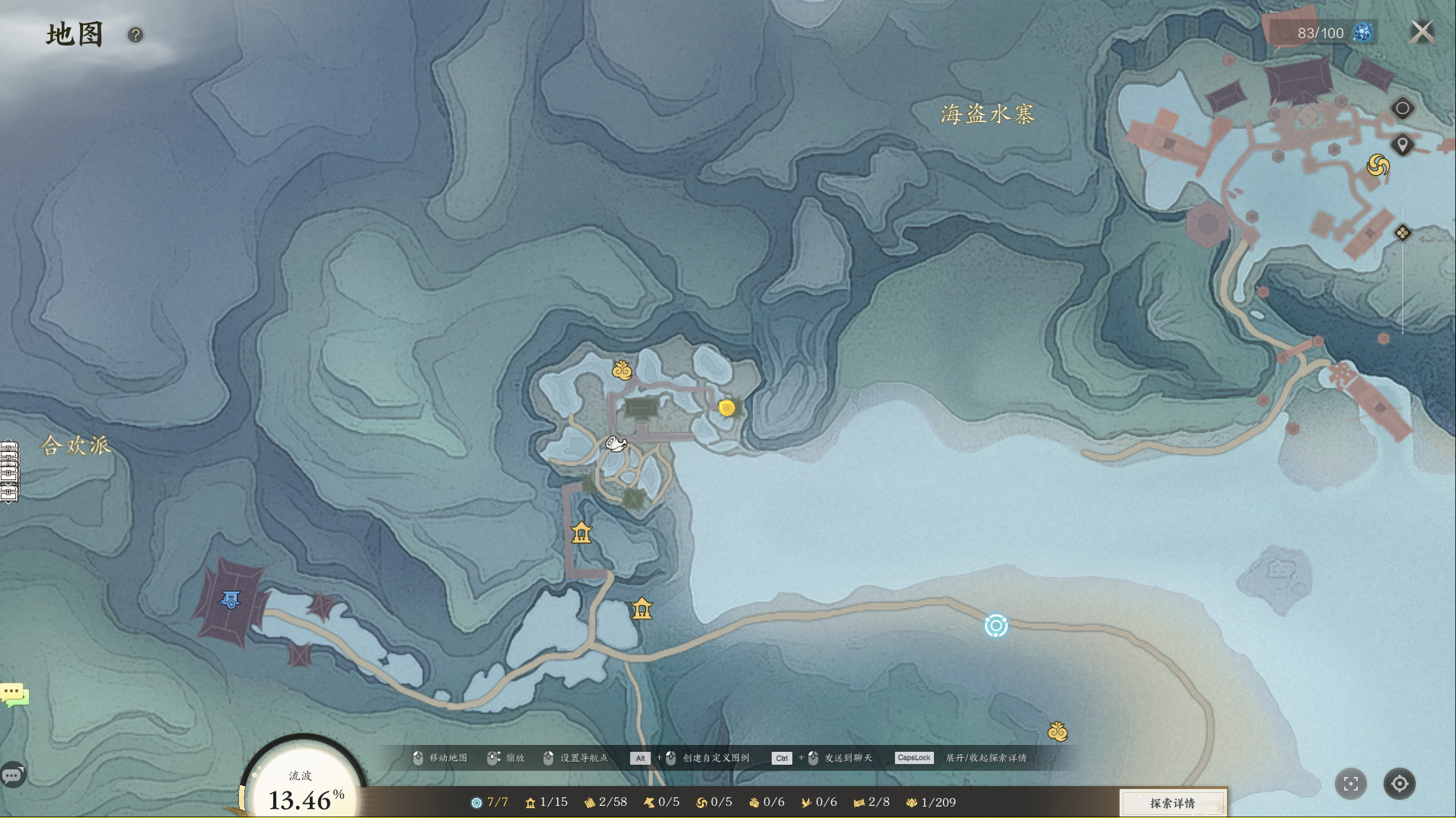1456x818 pixels.
Task: Select the blue carriage fast-travel marker
Action: click(230, 600)
